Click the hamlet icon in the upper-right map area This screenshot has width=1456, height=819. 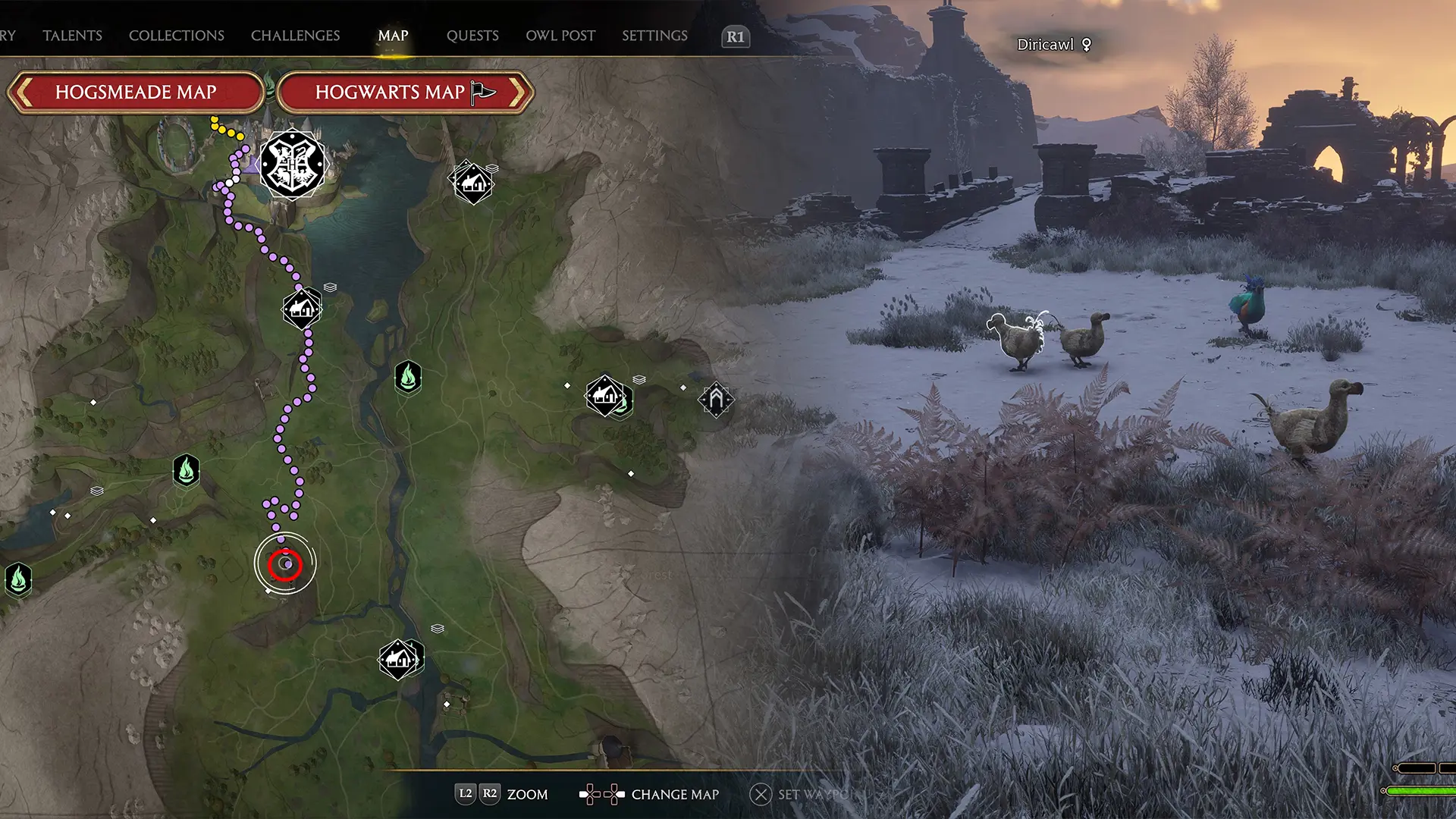point(472,182)
